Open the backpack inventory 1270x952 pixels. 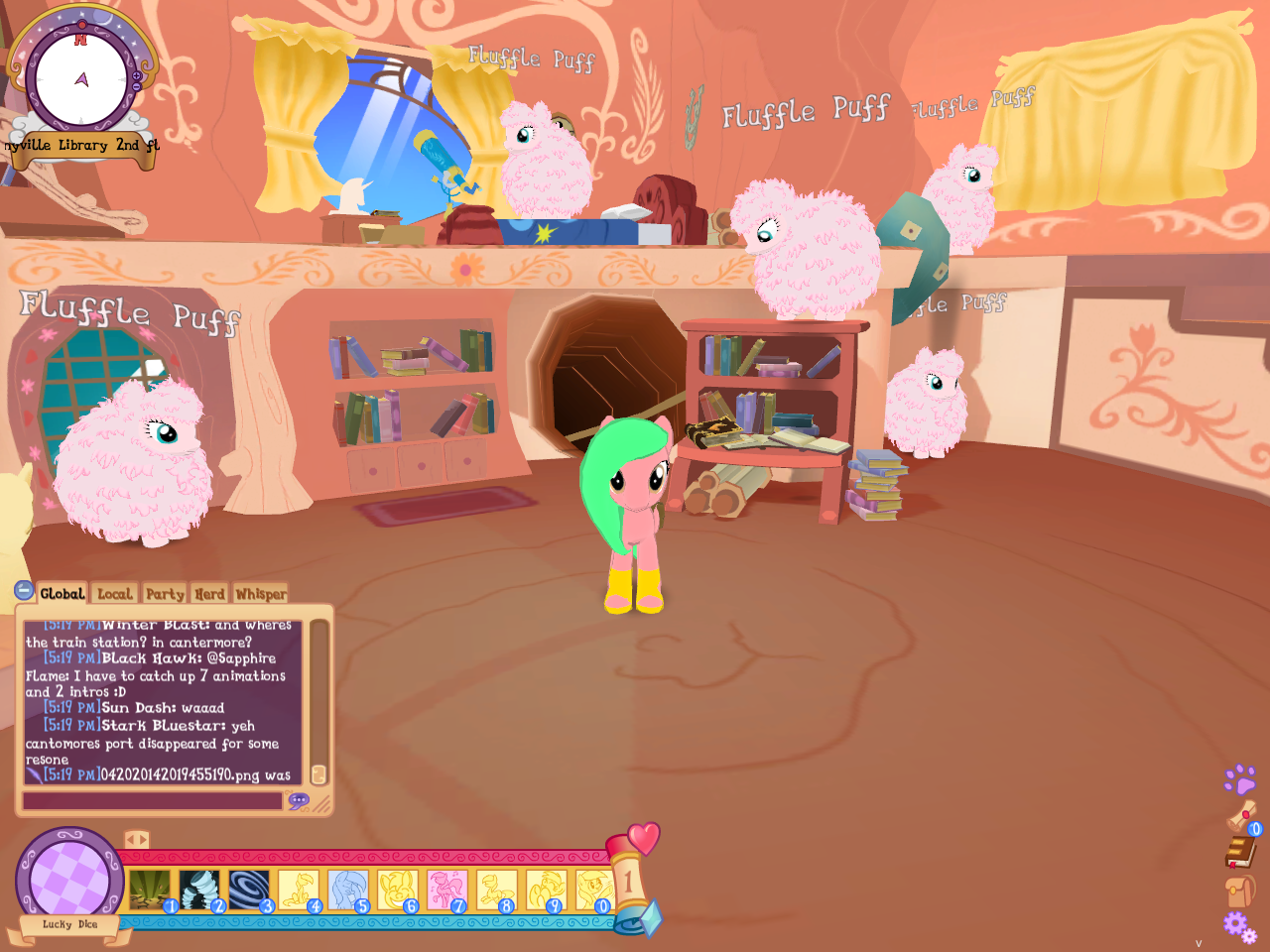click(x=1239, y=891)
